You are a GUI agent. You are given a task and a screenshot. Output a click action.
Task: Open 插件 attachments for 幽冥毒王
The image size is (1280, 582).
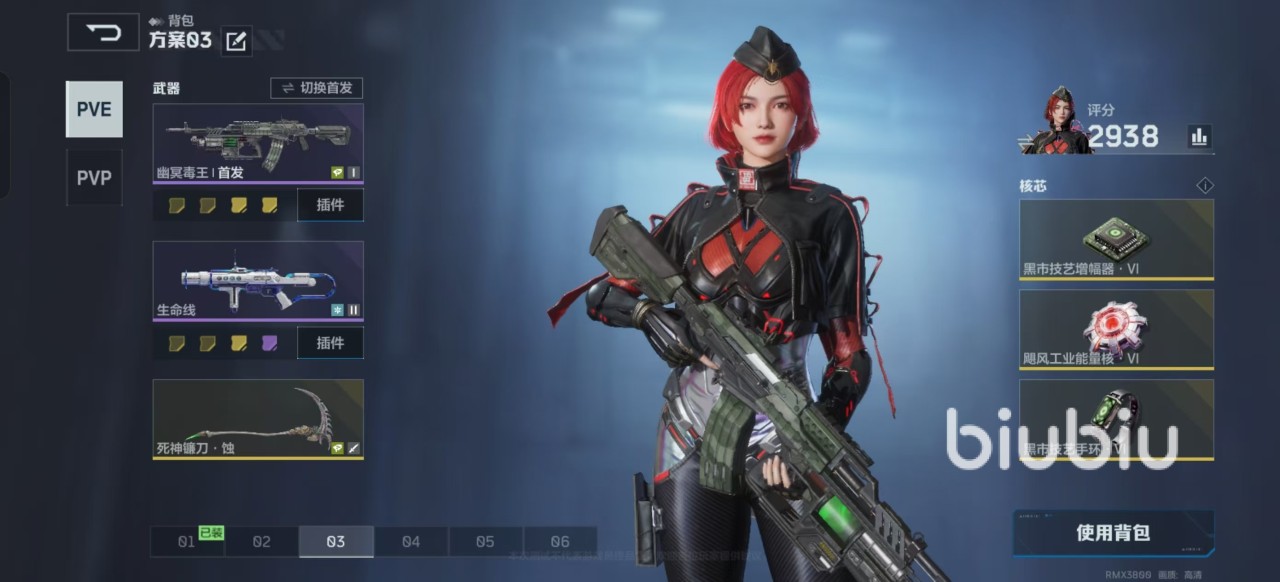click(x=330, y=205)
